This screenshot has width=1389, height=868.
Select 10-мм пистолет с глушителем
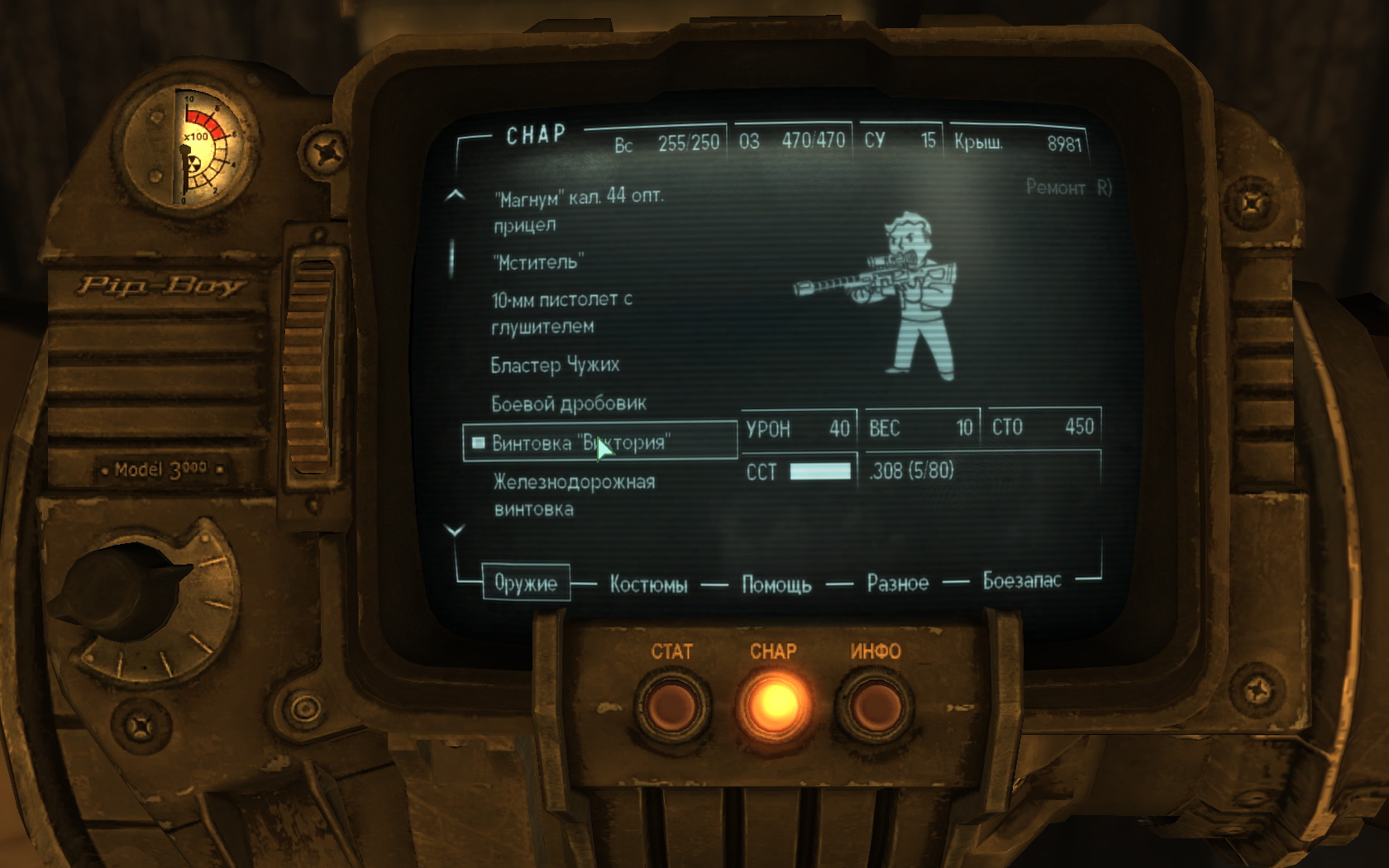pos(561,312)
